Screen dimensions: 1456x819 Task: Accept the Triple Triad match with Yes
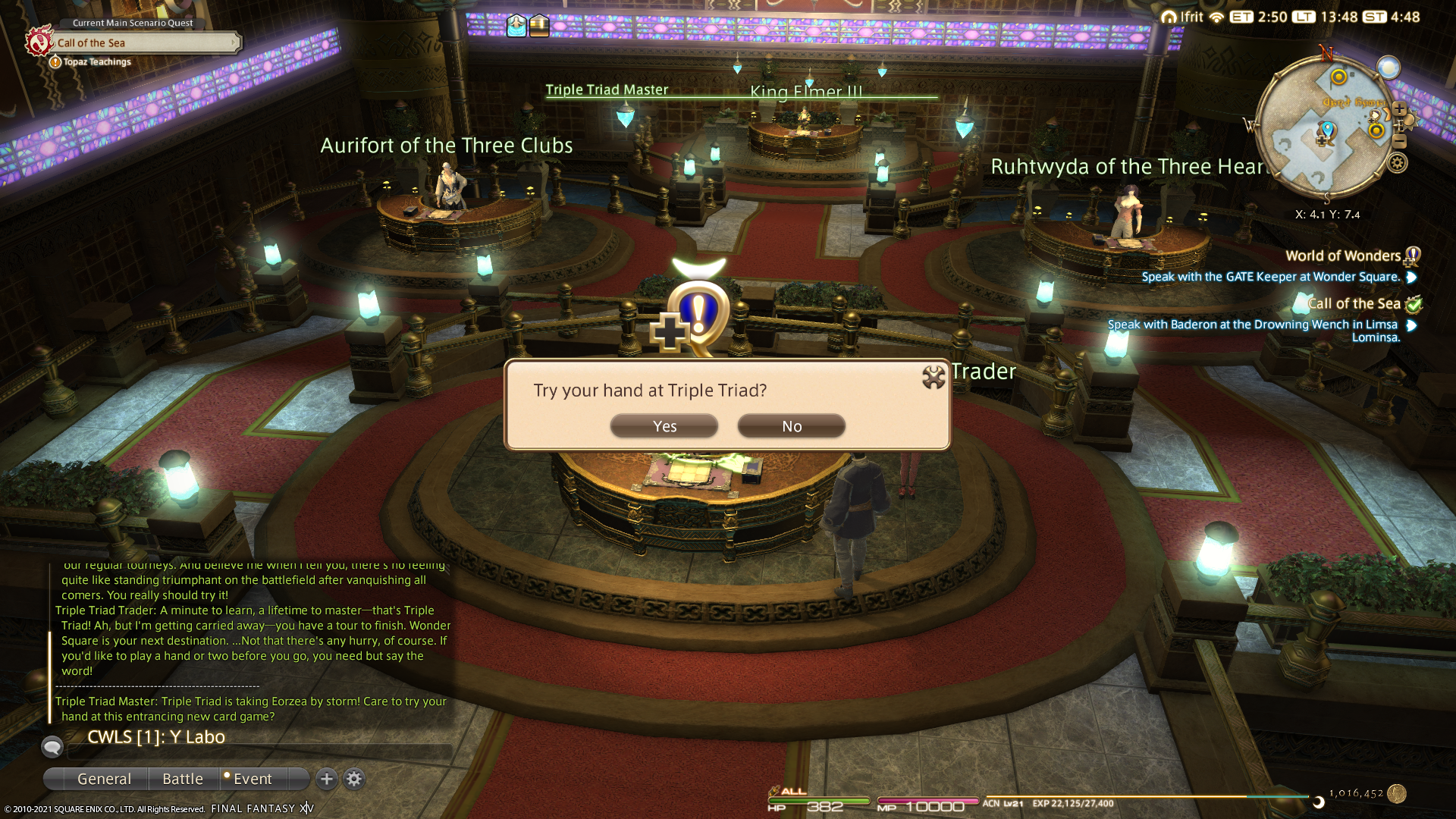tap(664, 426)
